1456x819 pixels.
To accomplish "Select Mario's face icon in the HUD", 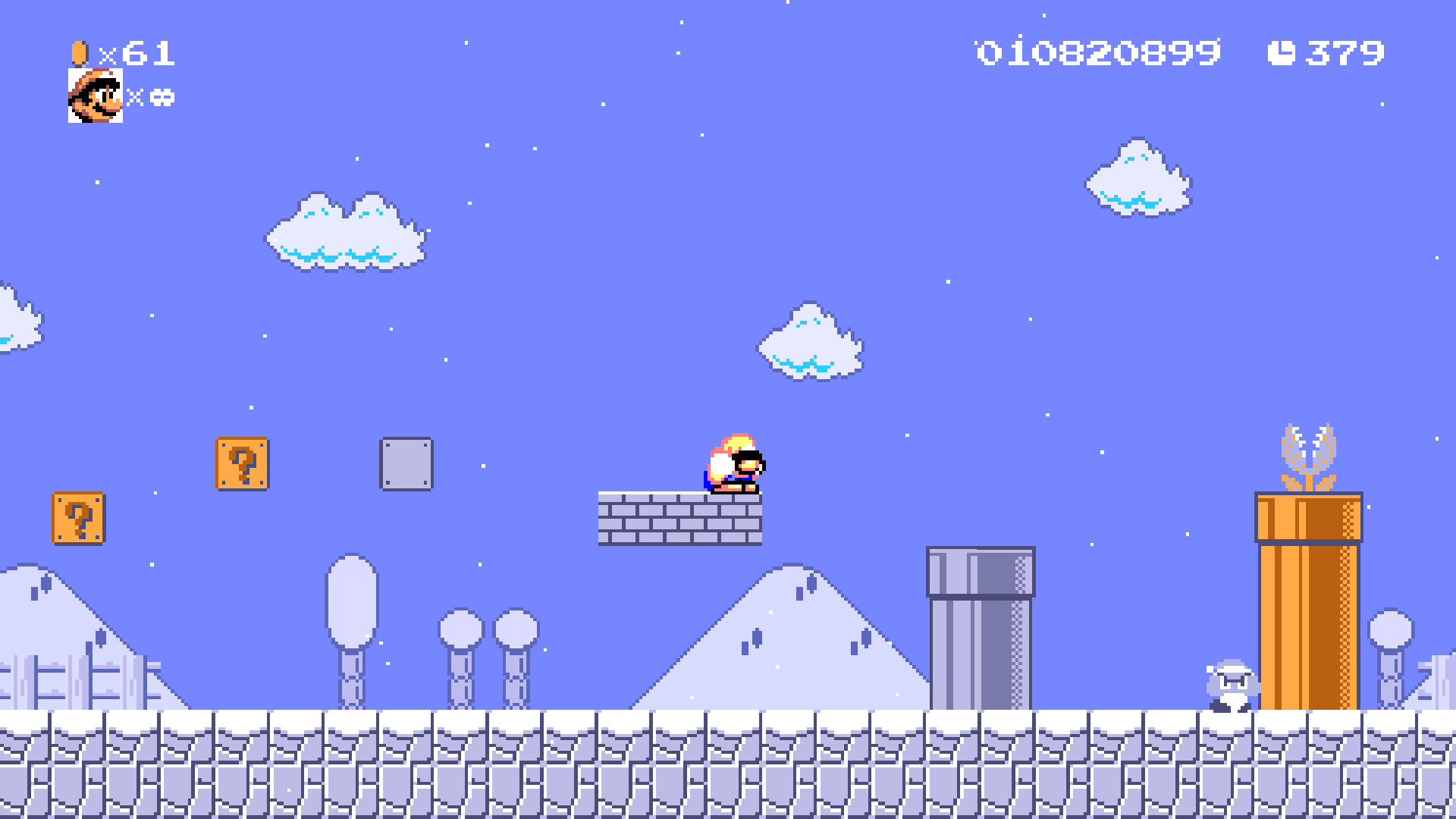I will pos(94,94).
